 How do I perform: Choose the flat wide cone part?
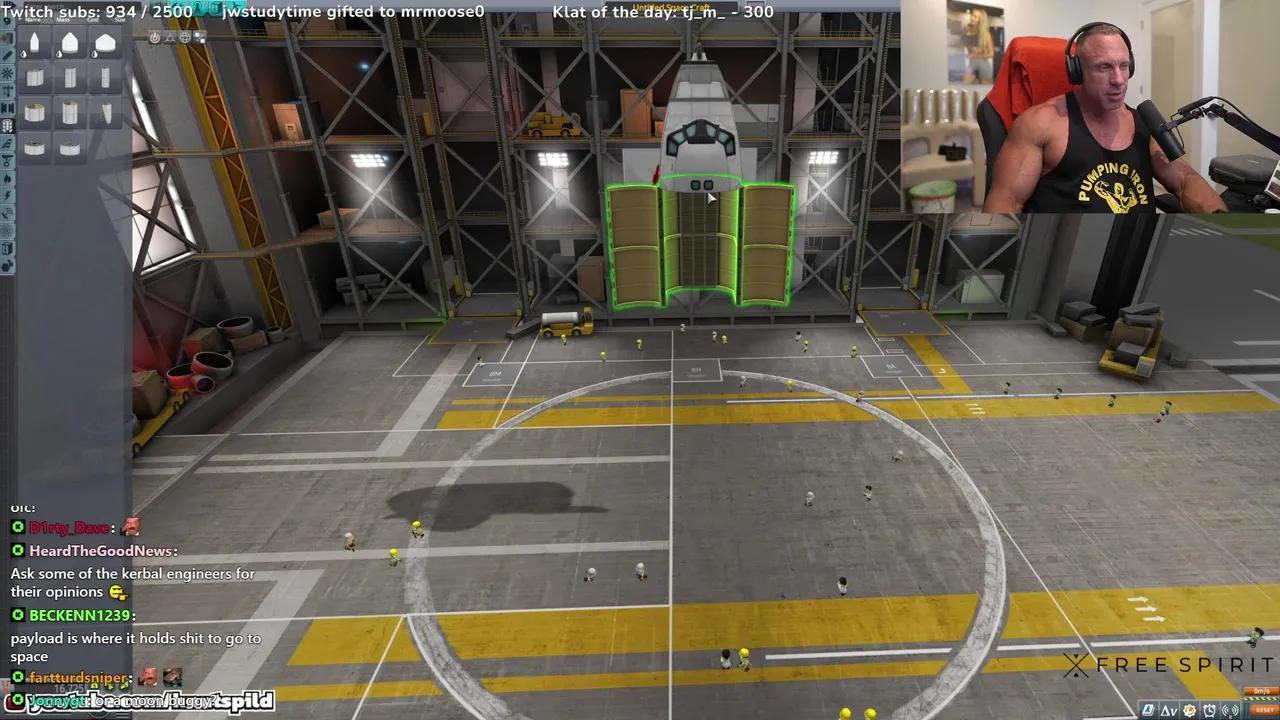(105, 44)
